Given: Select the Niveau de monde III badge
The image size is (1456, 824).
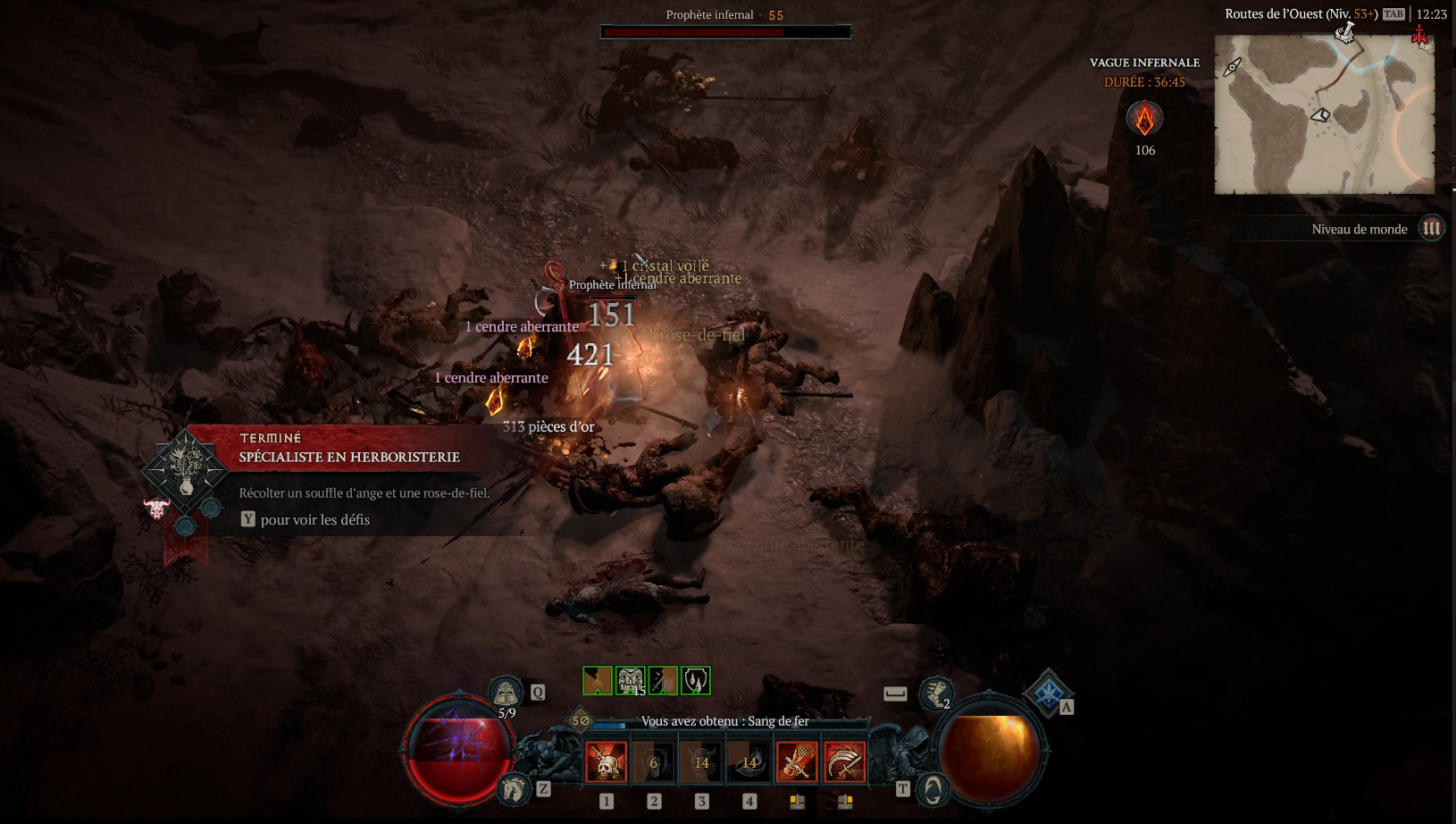Looking at the screenshot, I should pos(1431,229).
